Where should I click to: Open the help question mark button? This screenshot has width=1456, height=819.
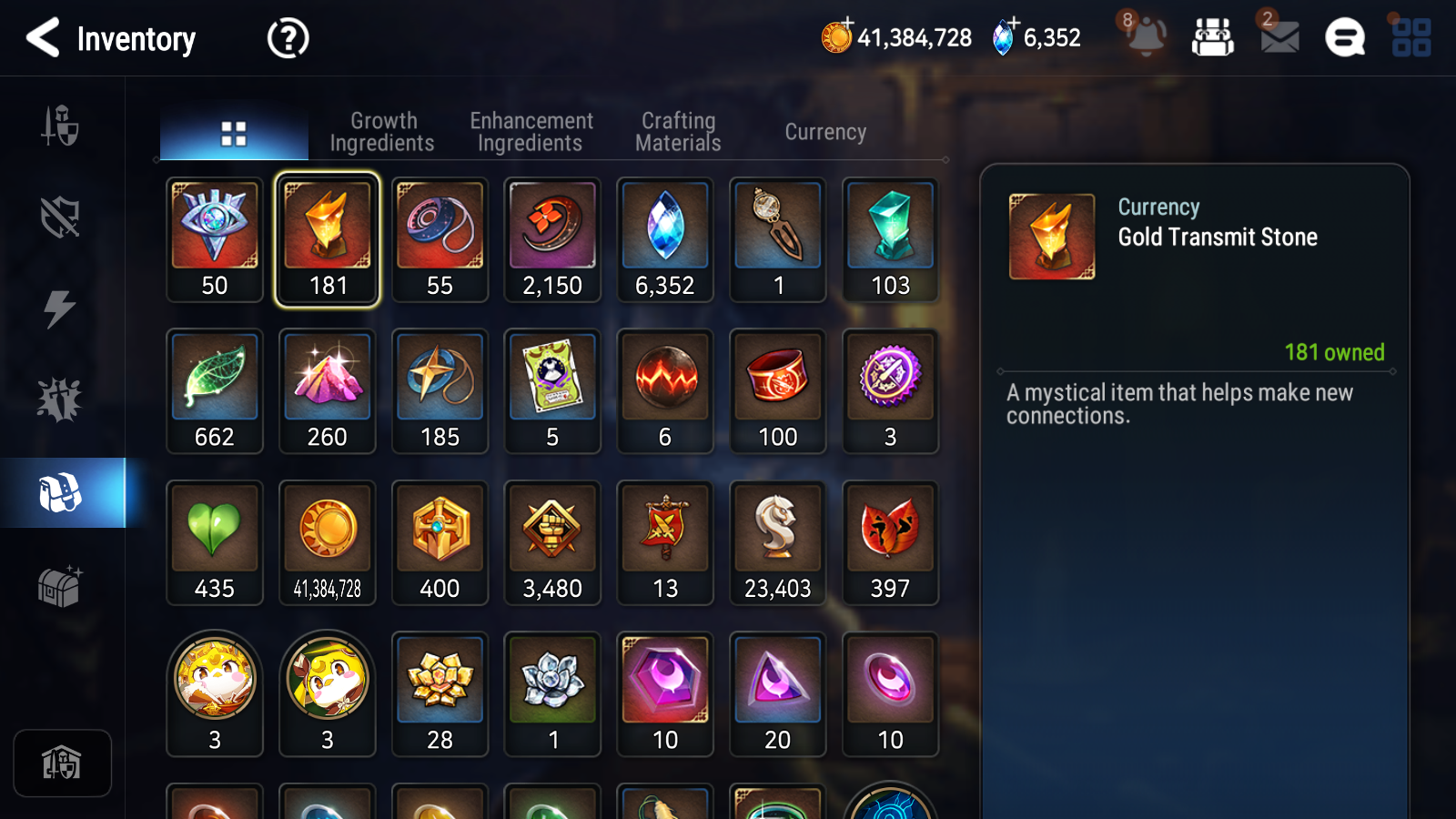coord(286,38)
